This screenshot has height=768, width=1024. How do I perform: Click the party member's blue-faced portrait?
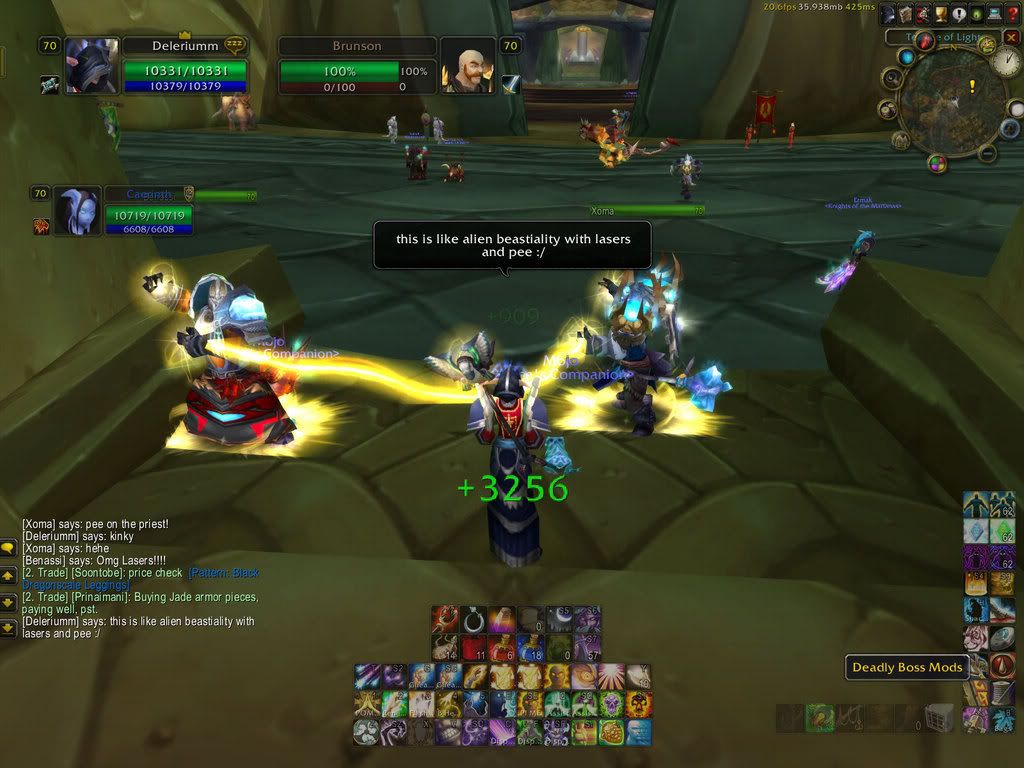[77, 211]
